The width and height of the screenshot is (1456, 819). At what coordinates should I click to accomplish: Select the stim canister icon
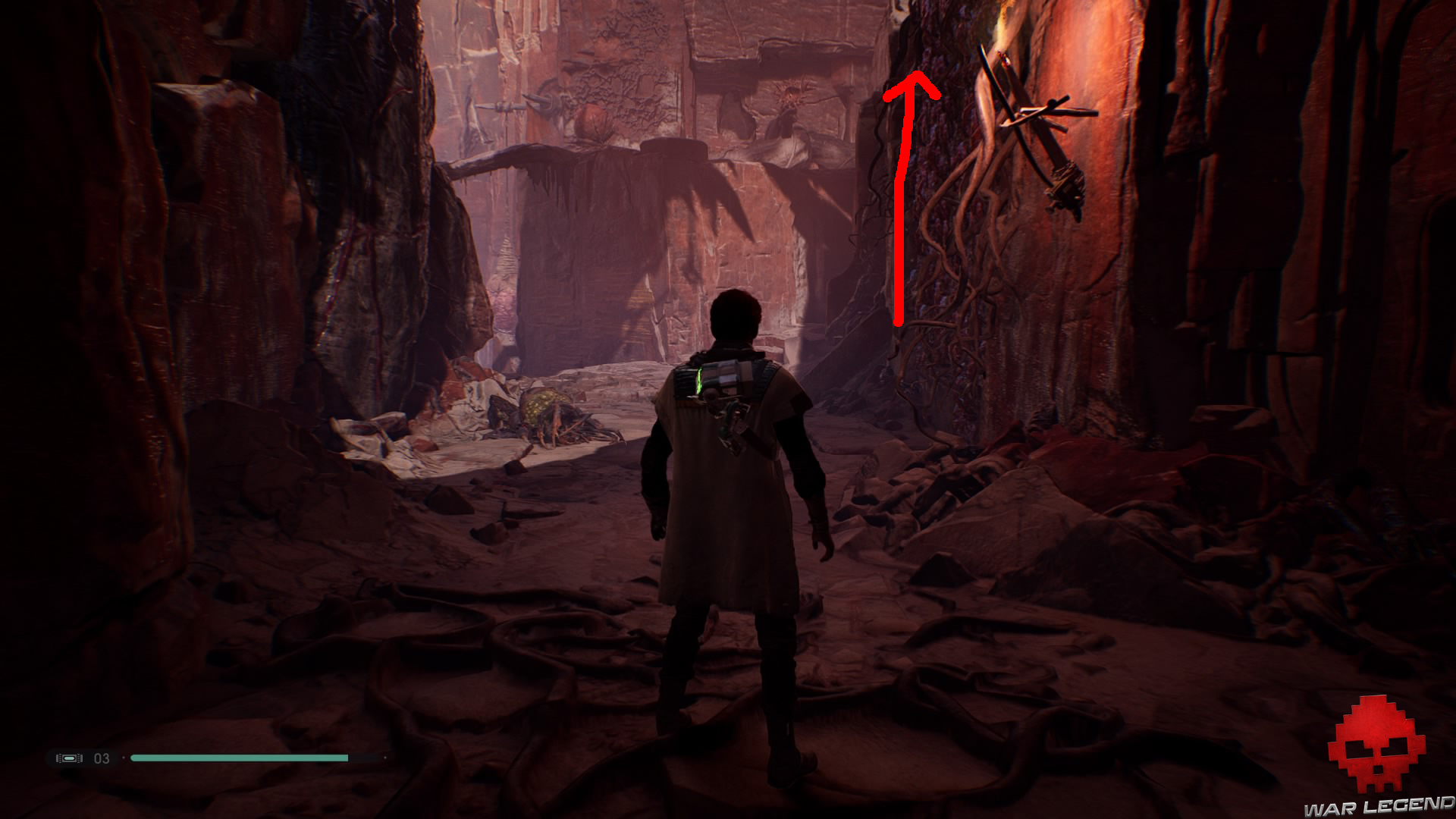[x=69, y=758]
